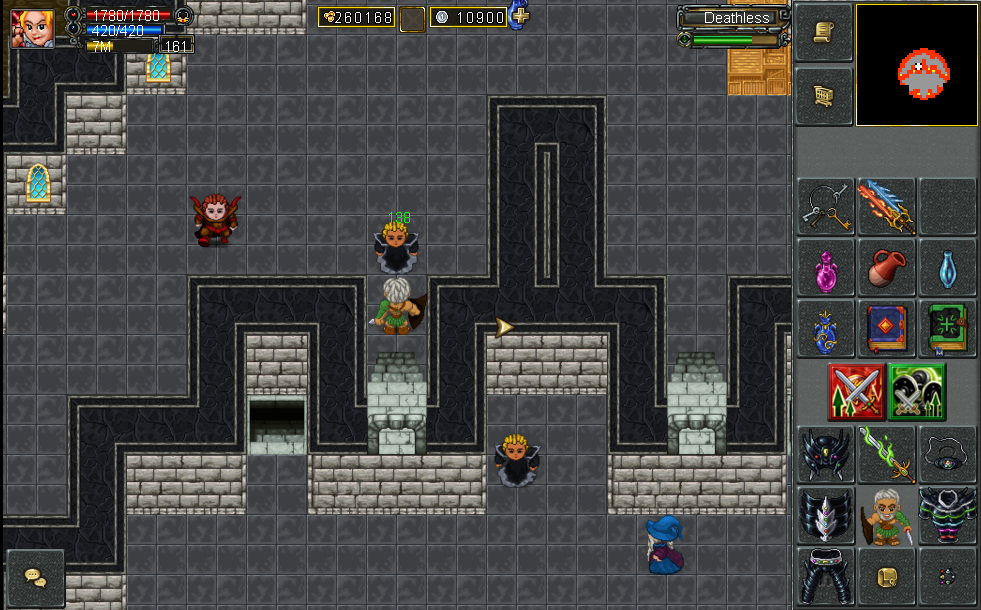Screen dimensions: 981x610
Task: Select the flaming blue sword slot
Action: (886, 207)
